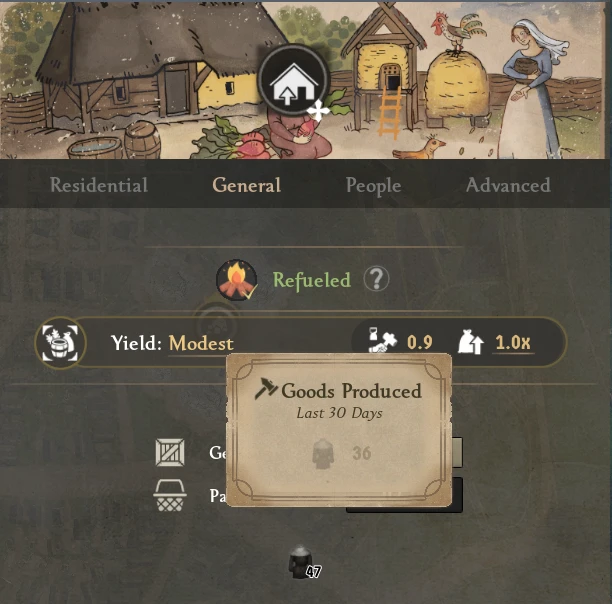
Task: Select the cloak item showing 47
Action: point(300,564)
